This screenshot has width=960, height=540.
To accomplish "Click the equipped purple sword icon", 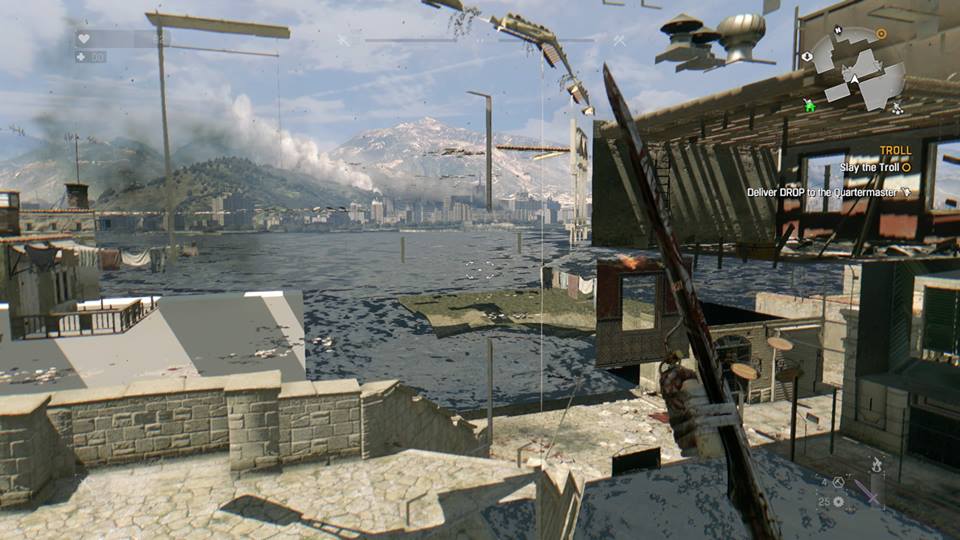I will click(x=867, y=494).
